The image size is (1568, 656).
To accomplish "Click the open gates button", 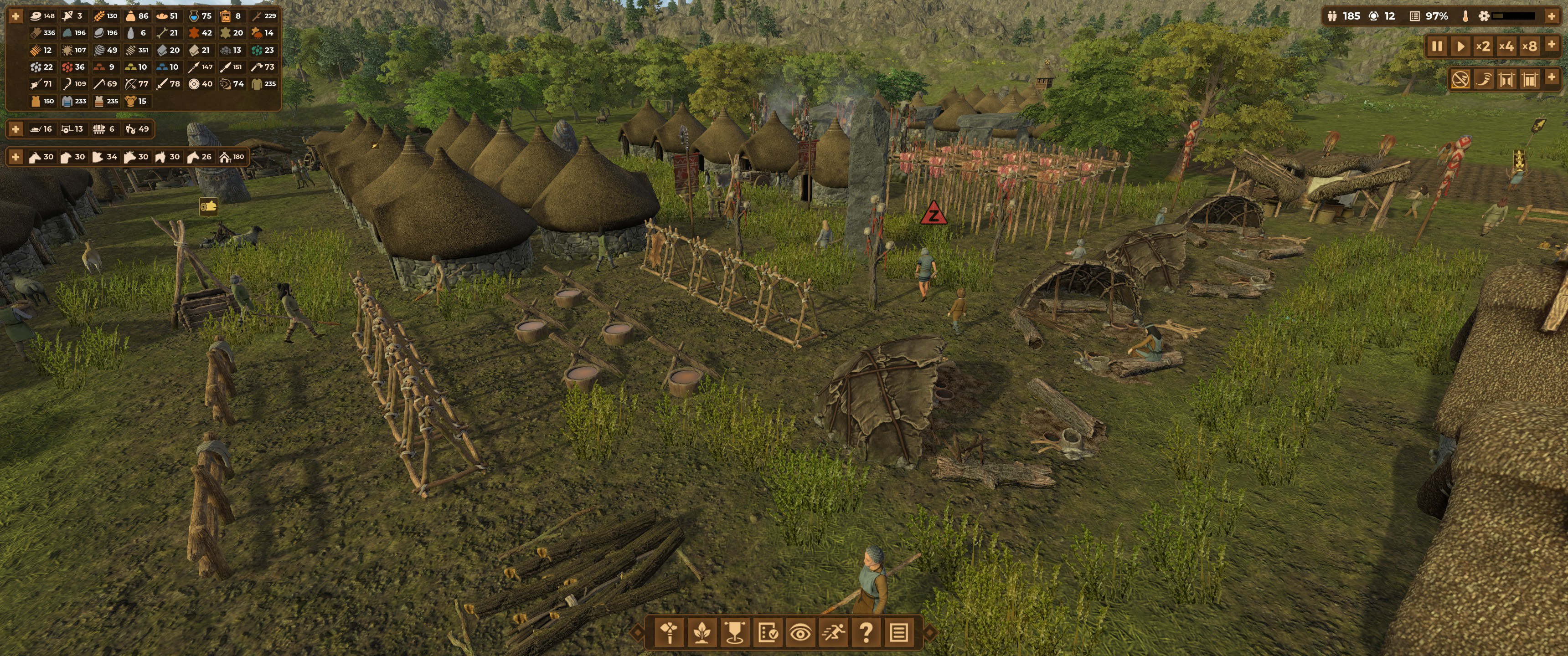I will 1506,79.
